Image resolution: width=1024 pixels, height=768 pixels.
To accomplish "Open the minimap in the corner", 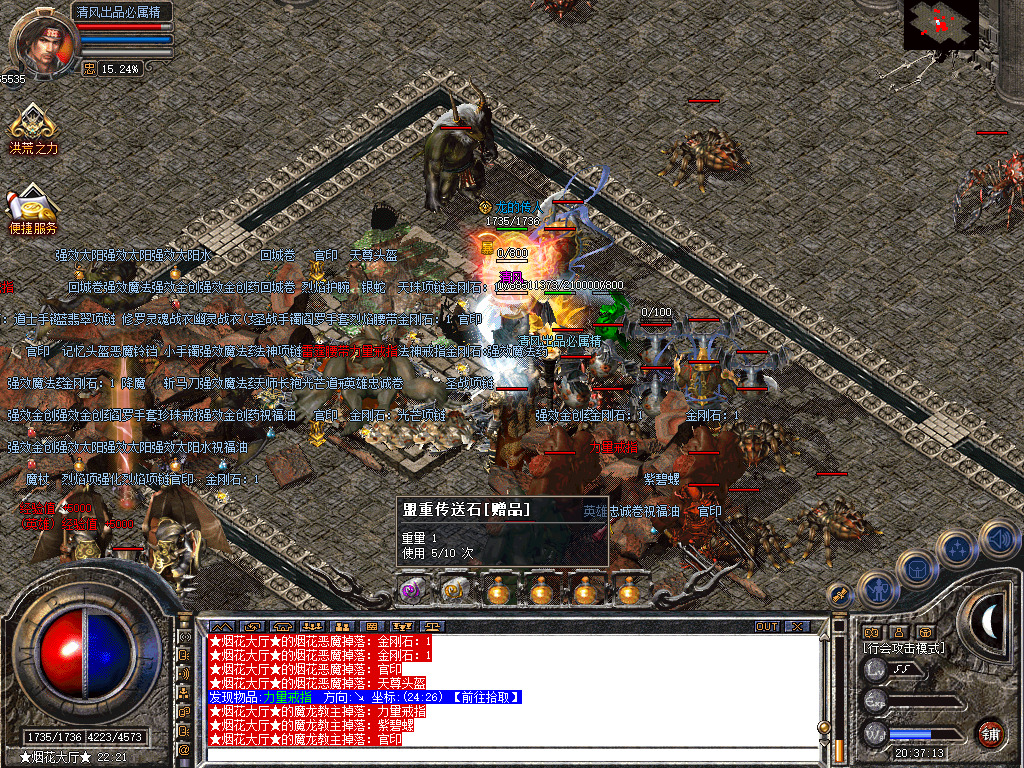I will tap(940, 25).
